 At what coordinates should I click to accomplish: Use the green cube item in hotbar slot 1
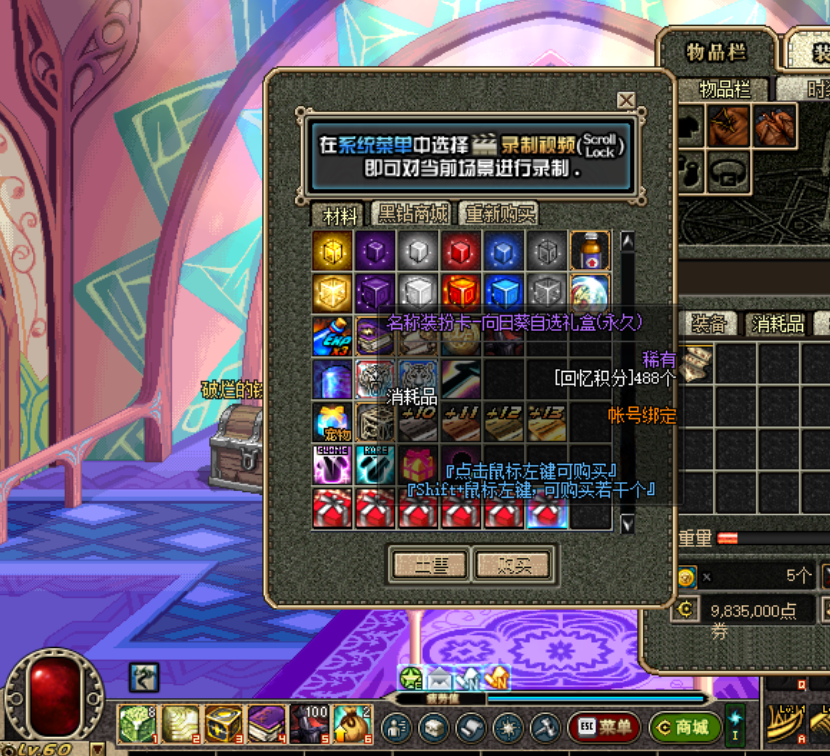pos(136,724)
